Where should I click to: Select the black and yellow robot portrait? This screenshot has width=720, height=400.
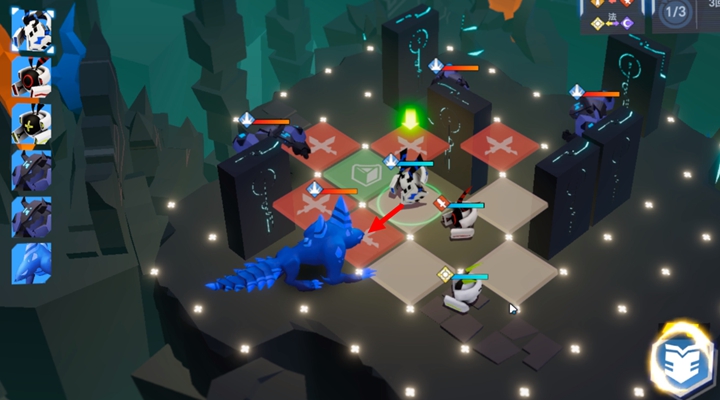point(32,124)
